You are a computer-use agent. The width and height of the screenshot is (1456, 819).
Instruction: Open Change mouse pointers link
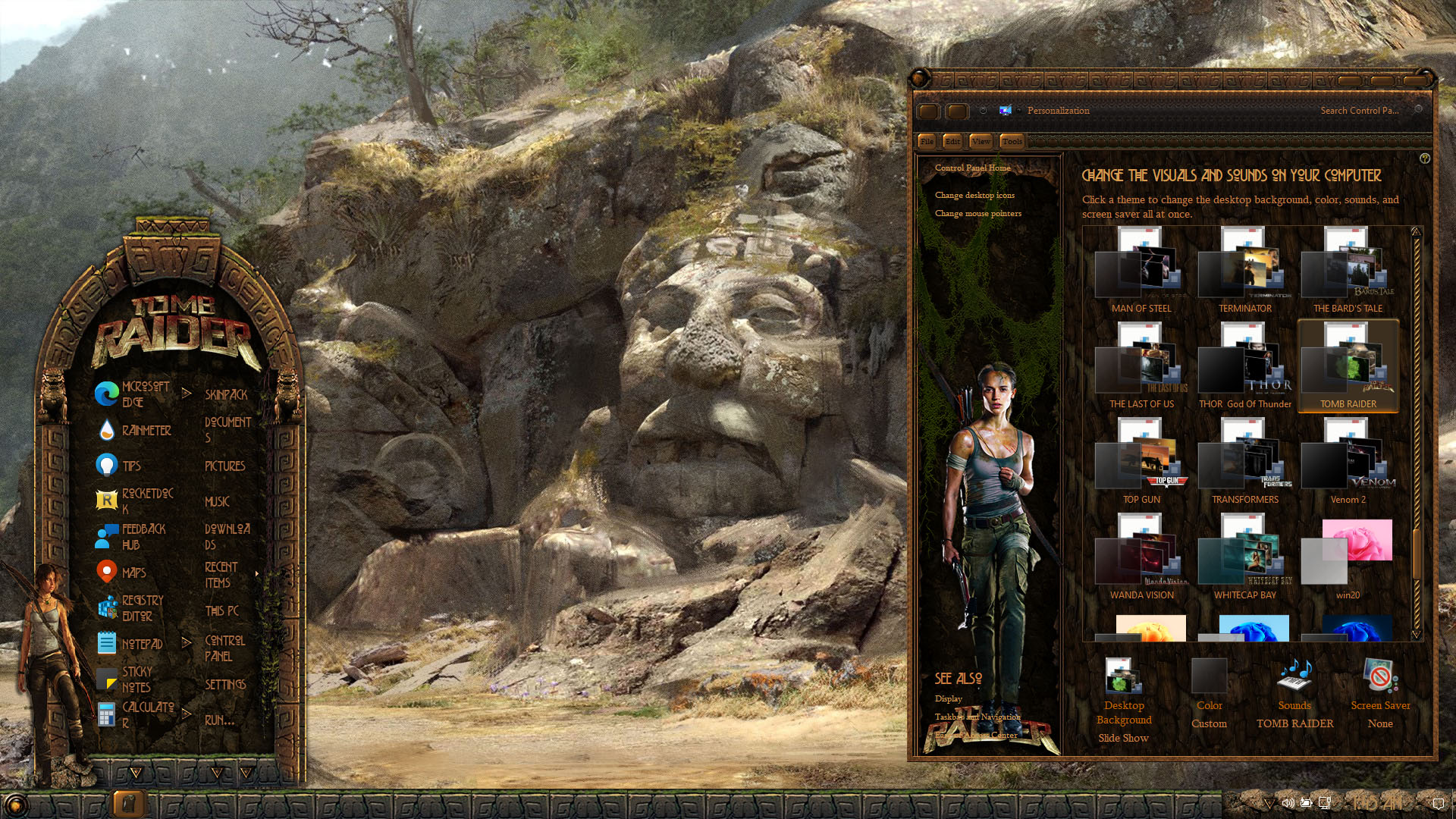tap(977, 213)
